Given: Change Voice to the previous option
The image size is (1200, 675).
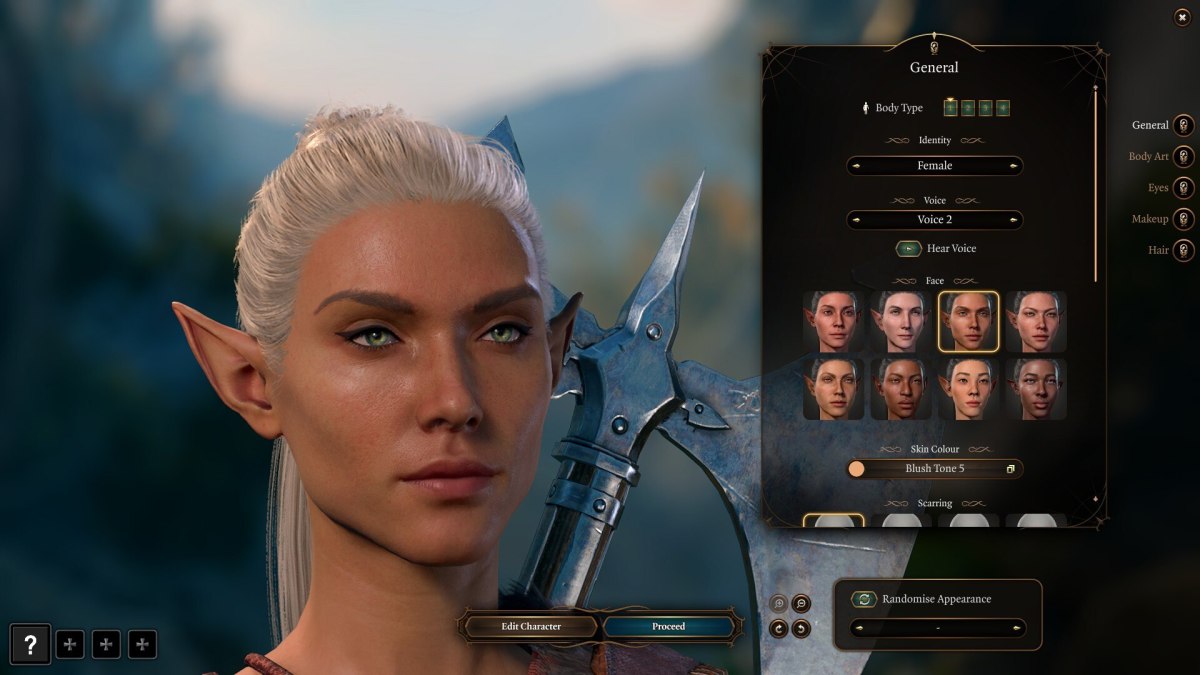Looking at the screenshot, I should (x=856, y=220).
